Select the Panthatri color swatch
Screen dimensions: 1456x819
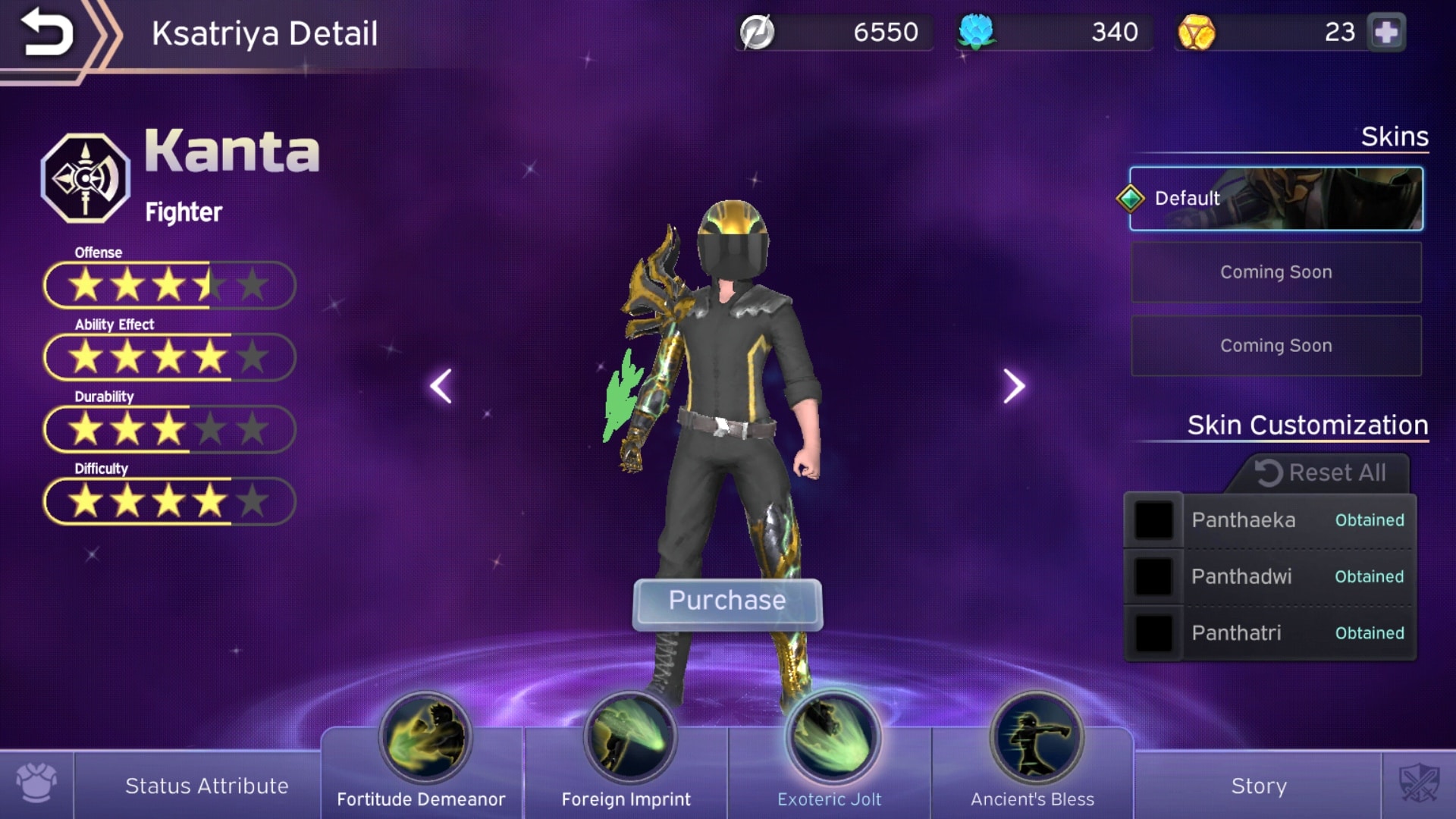click(1154, 632)
